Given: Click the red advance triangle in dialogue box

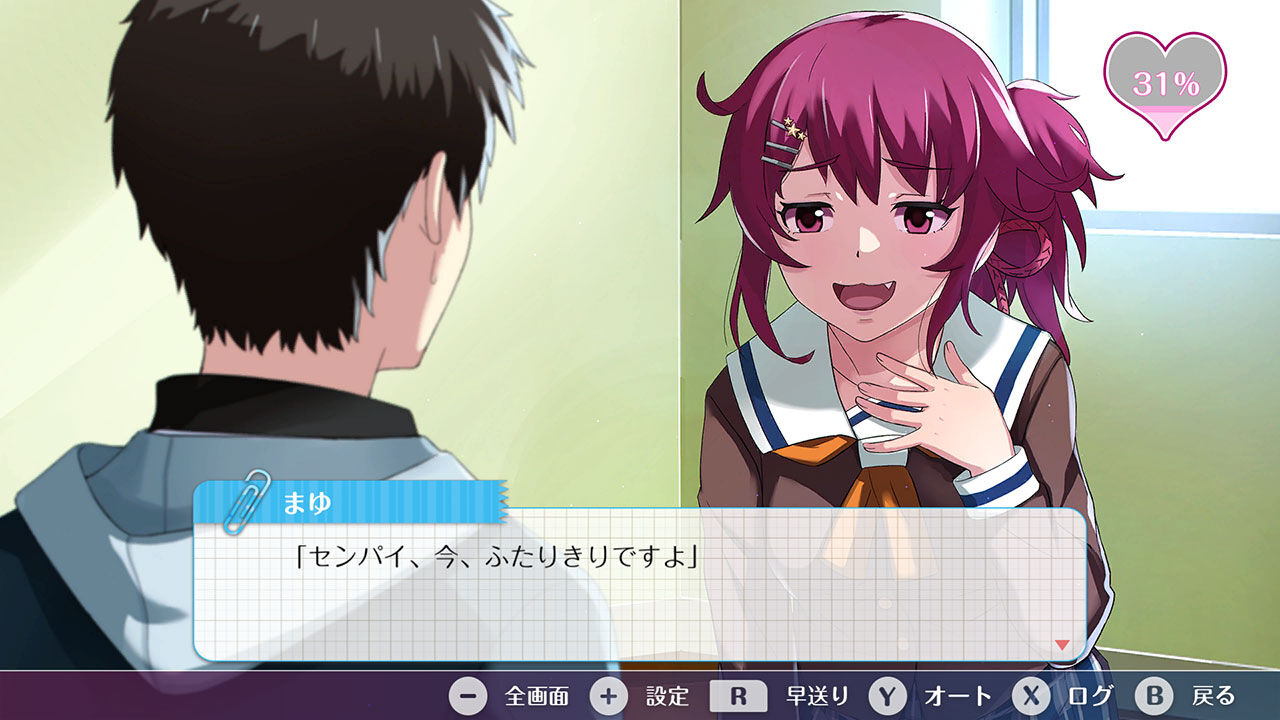Looking at the screenshot, I should [x=1060, y=645].
